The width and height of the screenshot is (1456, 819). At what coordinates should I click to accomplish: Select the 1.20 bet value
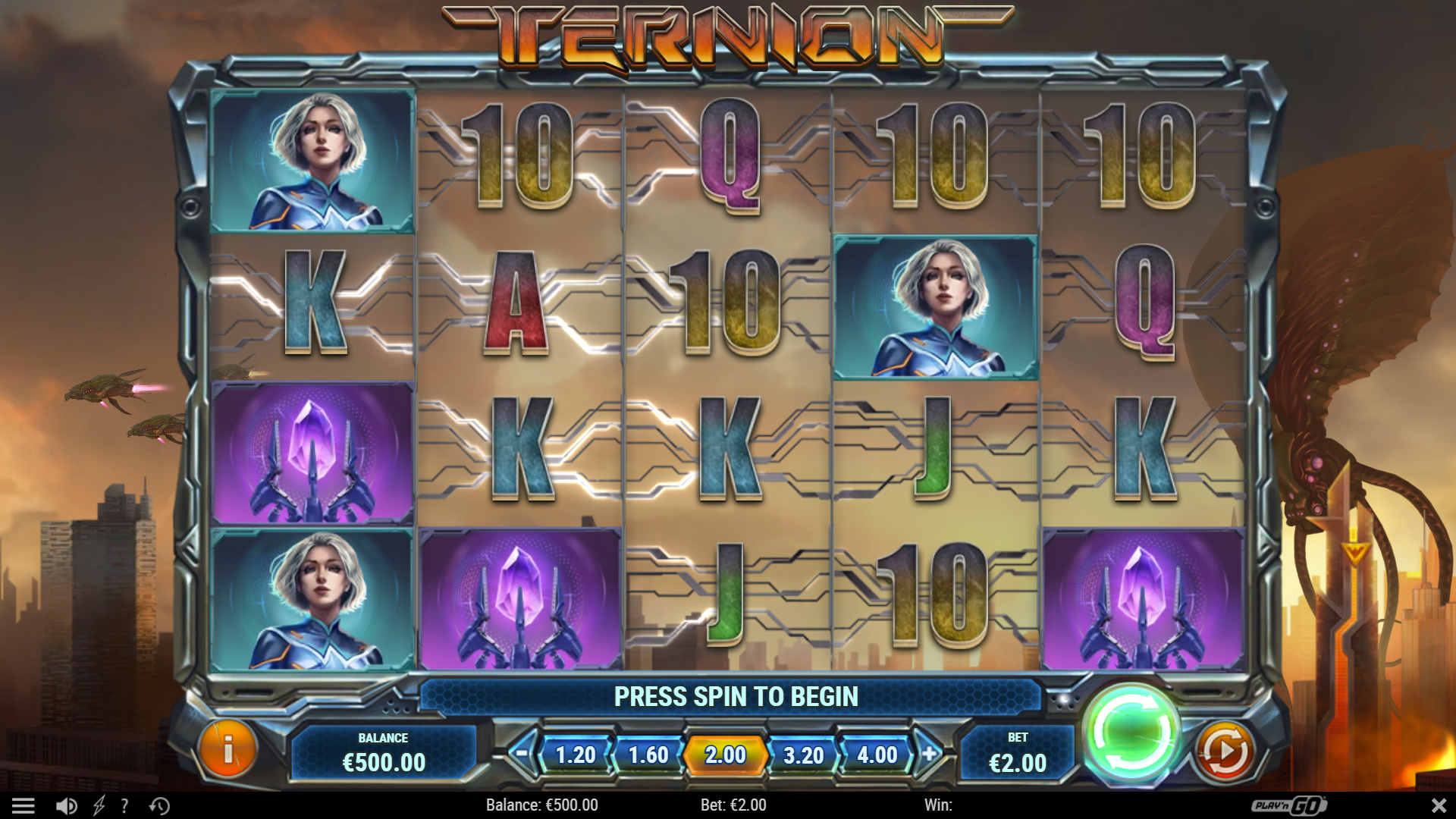(576, 755)
